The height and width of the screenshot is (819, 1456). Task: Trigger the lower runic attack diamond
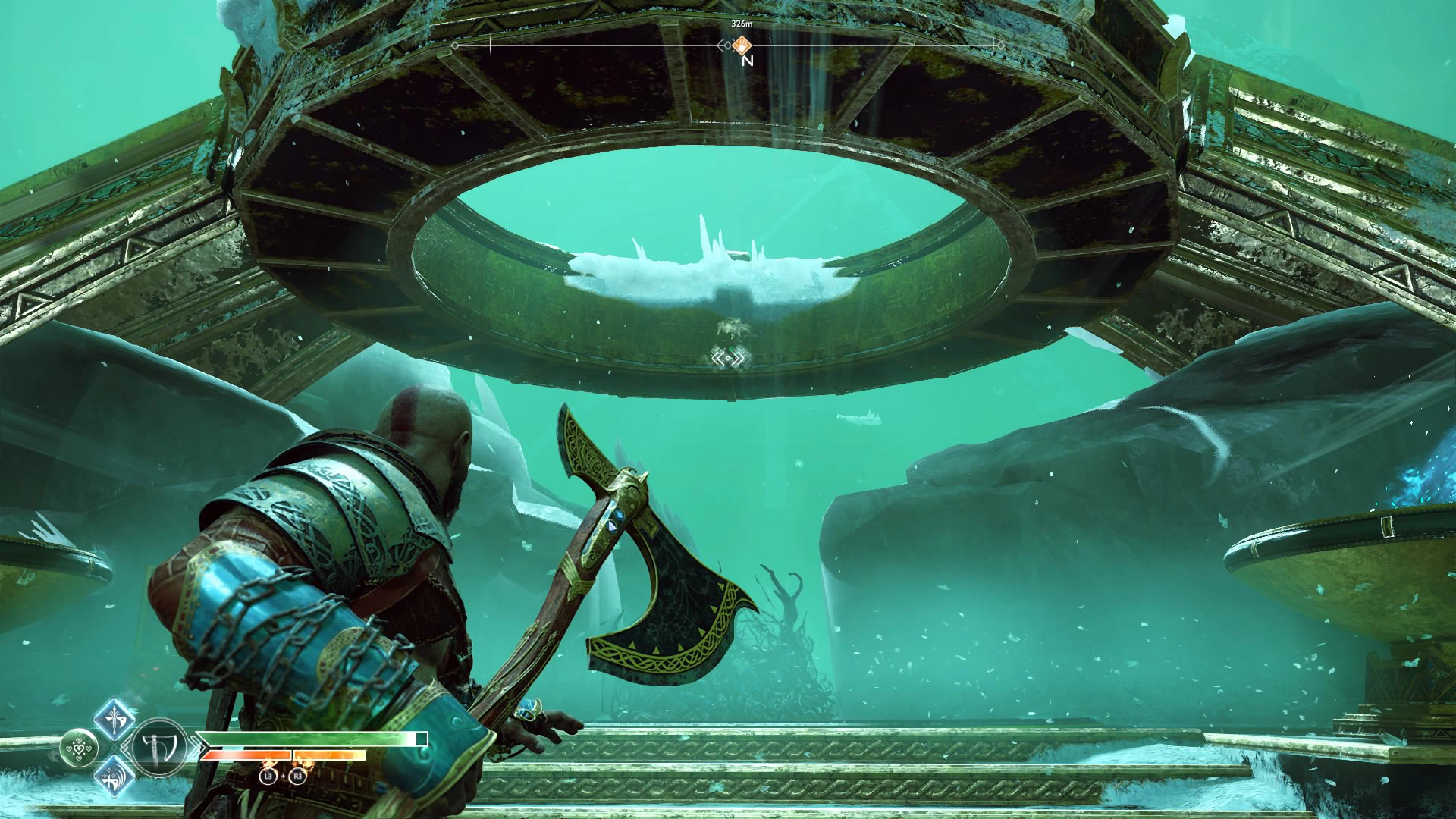point(114,777)
